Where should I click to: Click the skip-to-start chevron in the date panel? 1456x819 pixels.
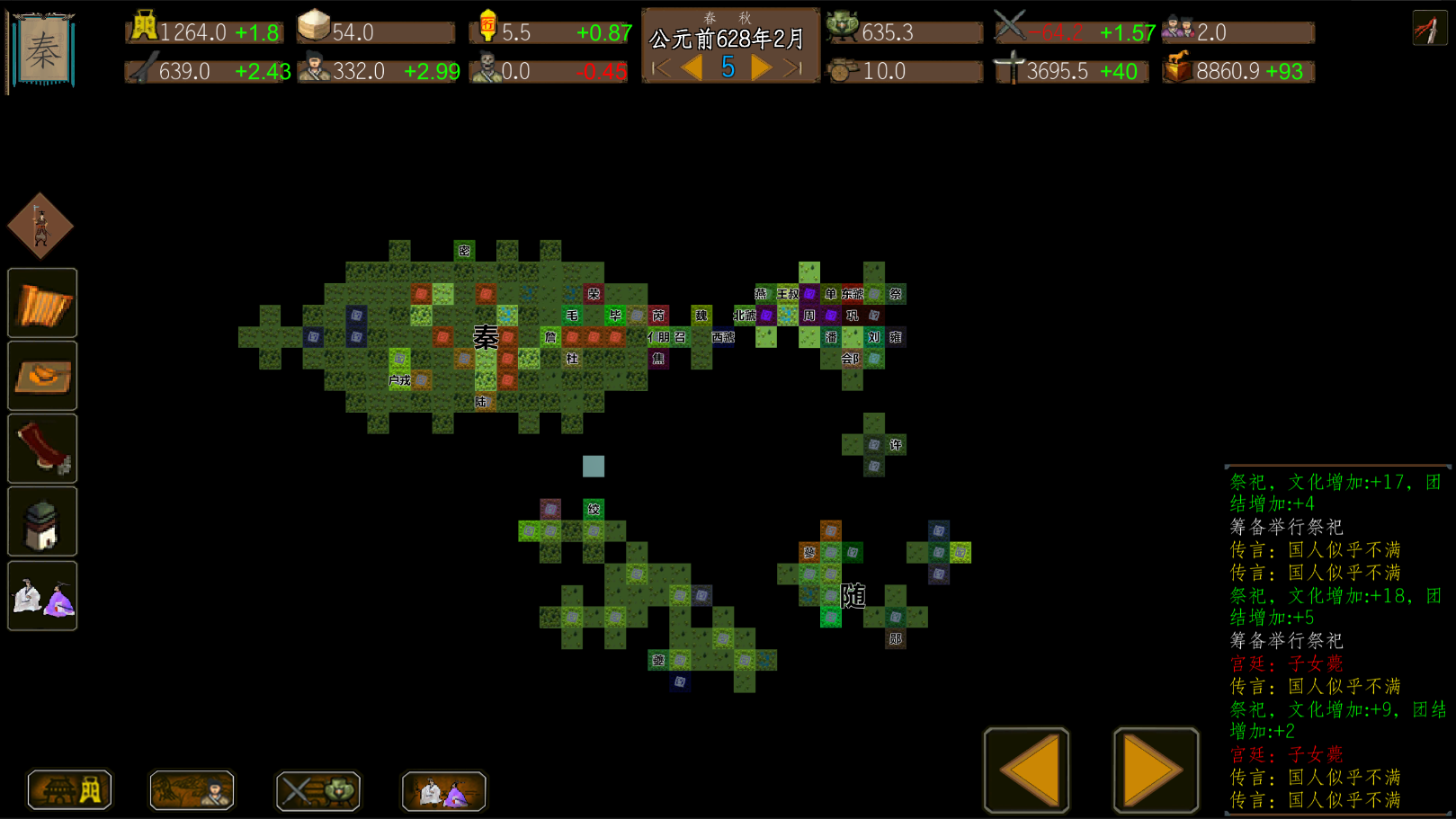point(659,66)
